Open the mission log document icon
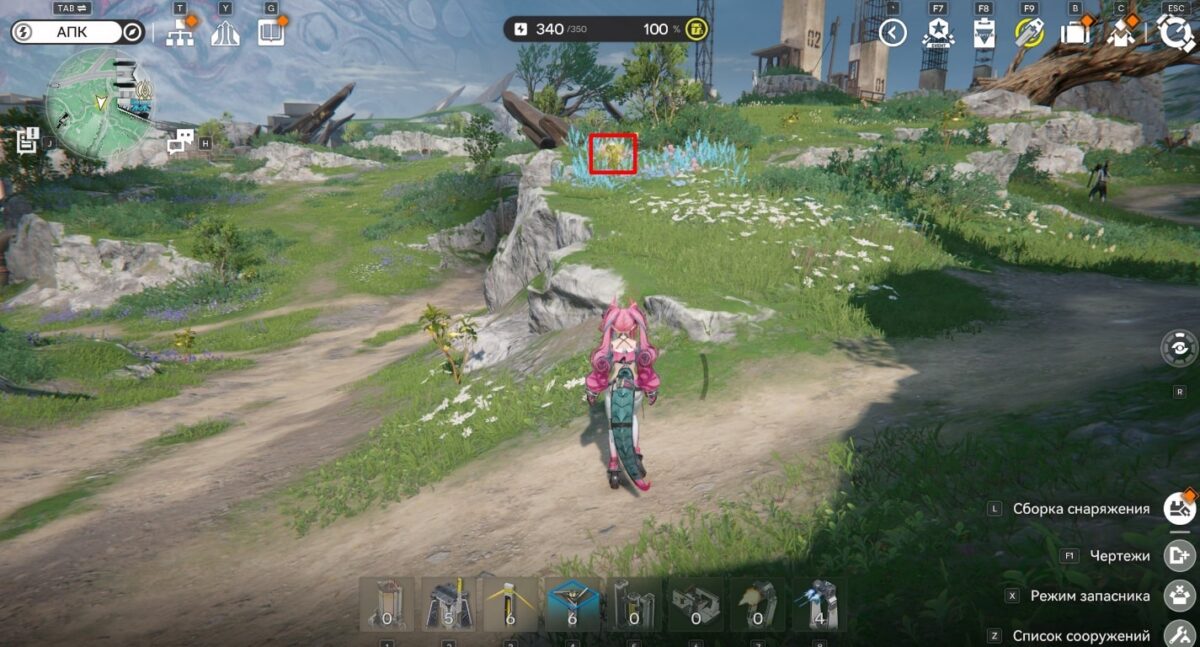Screen dimensions: 1200x647 [26, 142]
